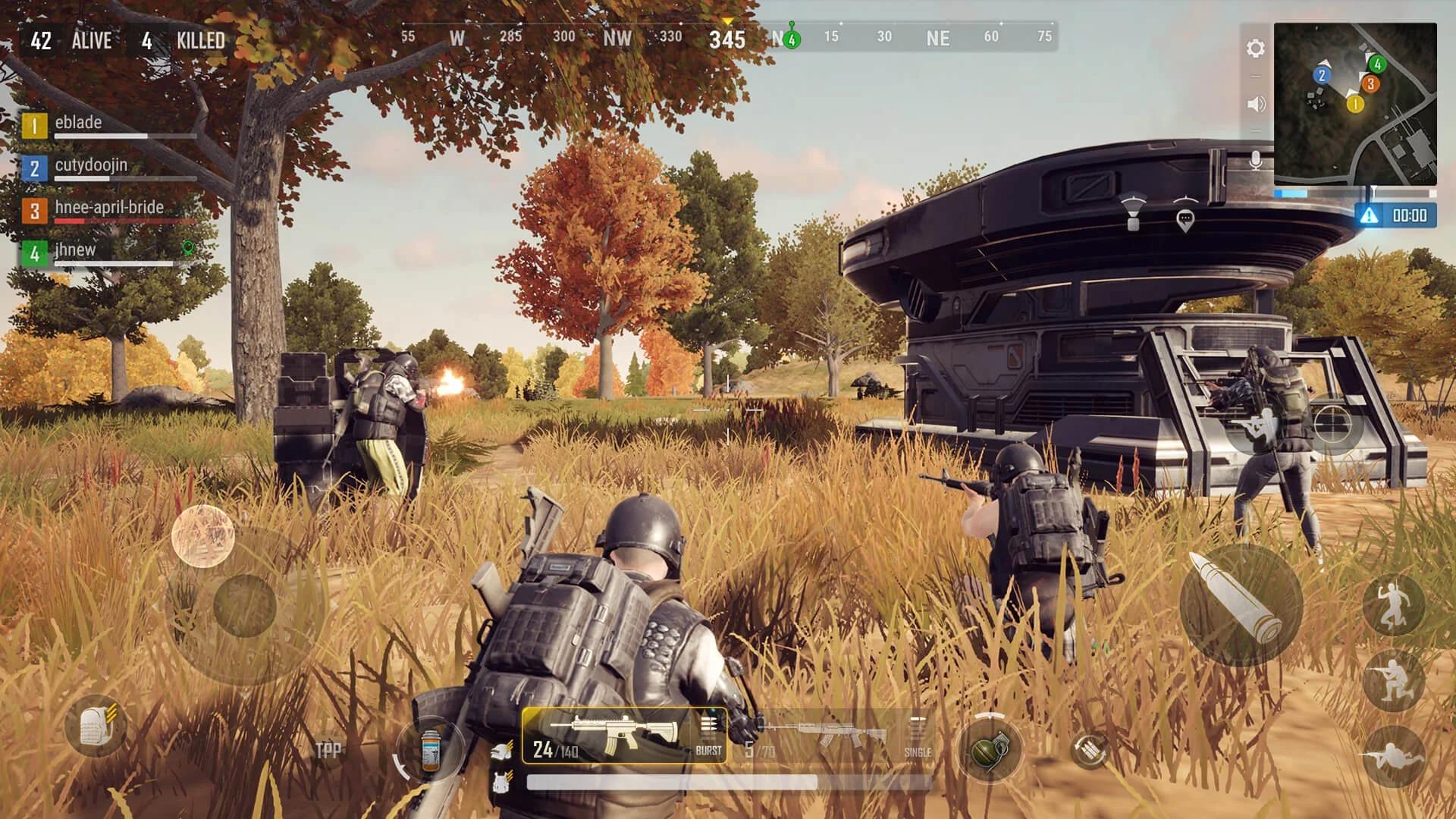Screen dimensions: 1456x819
Task: Open the settings gear
Action: (1255, 47)
